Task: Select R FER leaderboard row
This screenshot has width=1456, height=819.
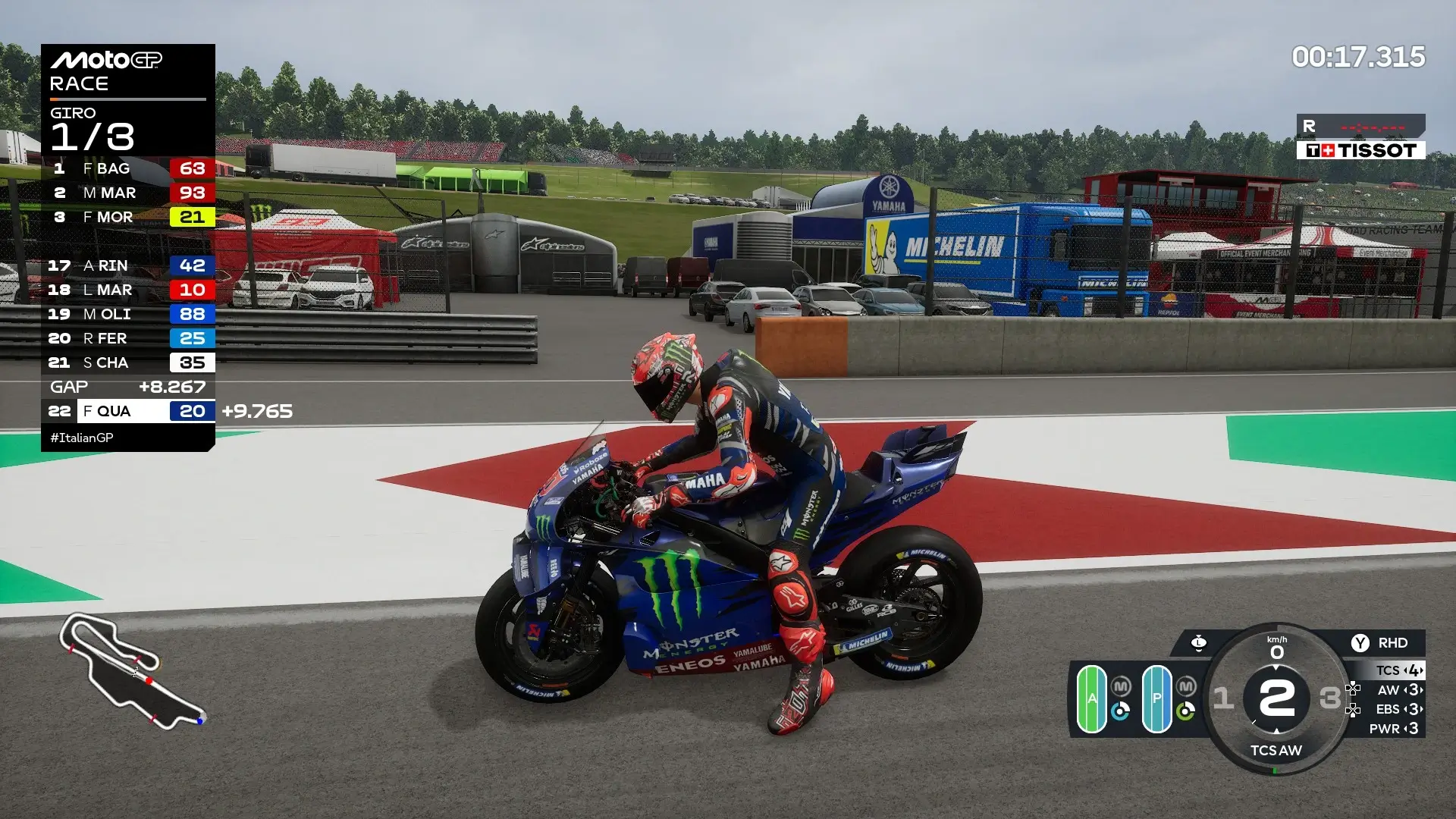Action: click(x=127, y=338)
